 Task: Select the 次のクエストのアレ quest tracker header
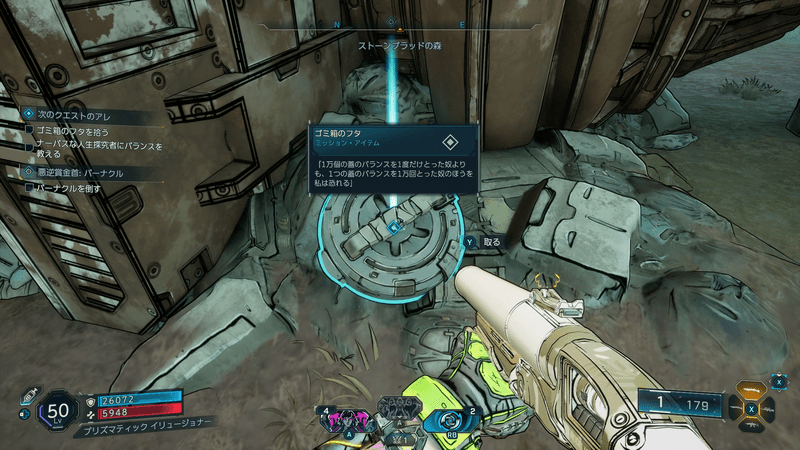[66, 115]
